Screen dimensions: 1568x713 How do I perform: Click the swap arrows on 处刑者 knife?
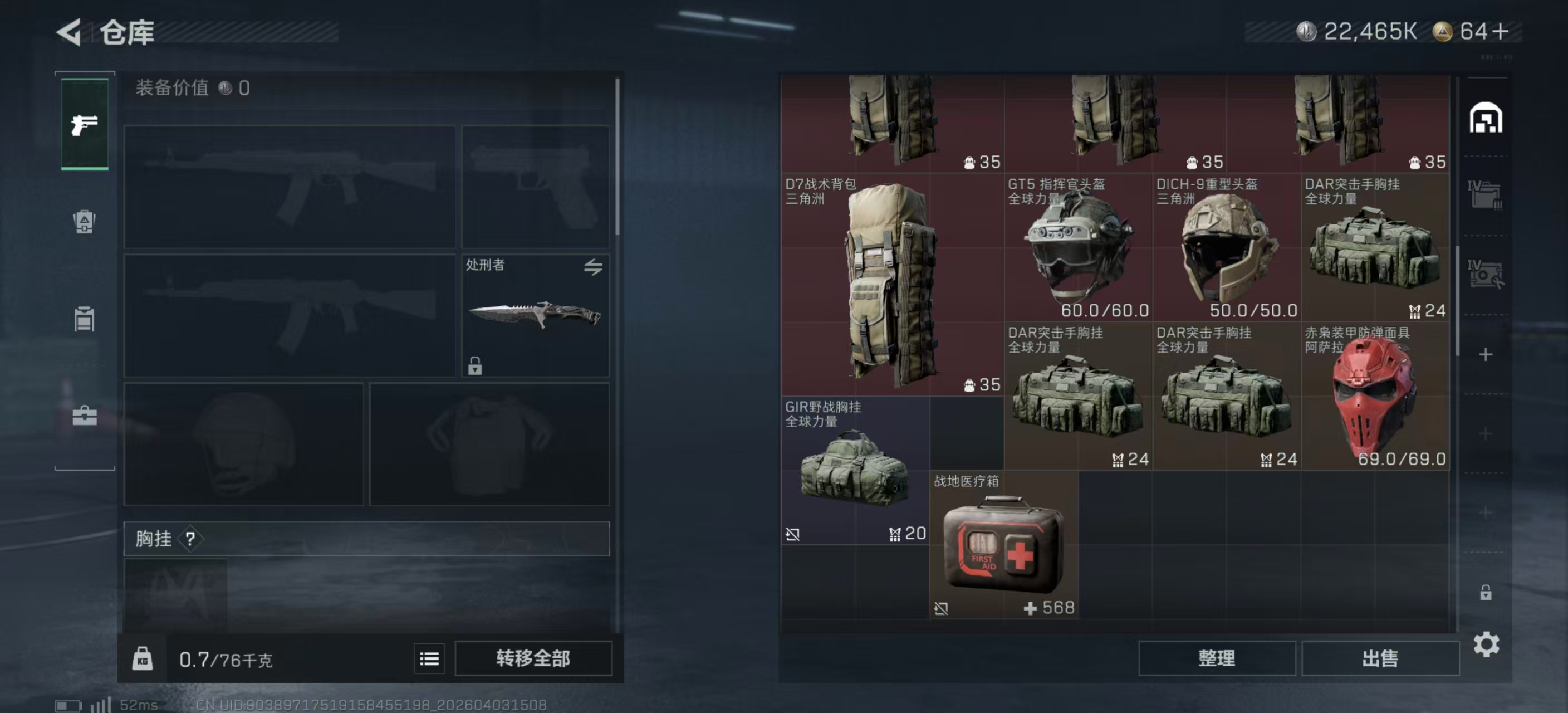pyautogui.click(x=595, y=267)
